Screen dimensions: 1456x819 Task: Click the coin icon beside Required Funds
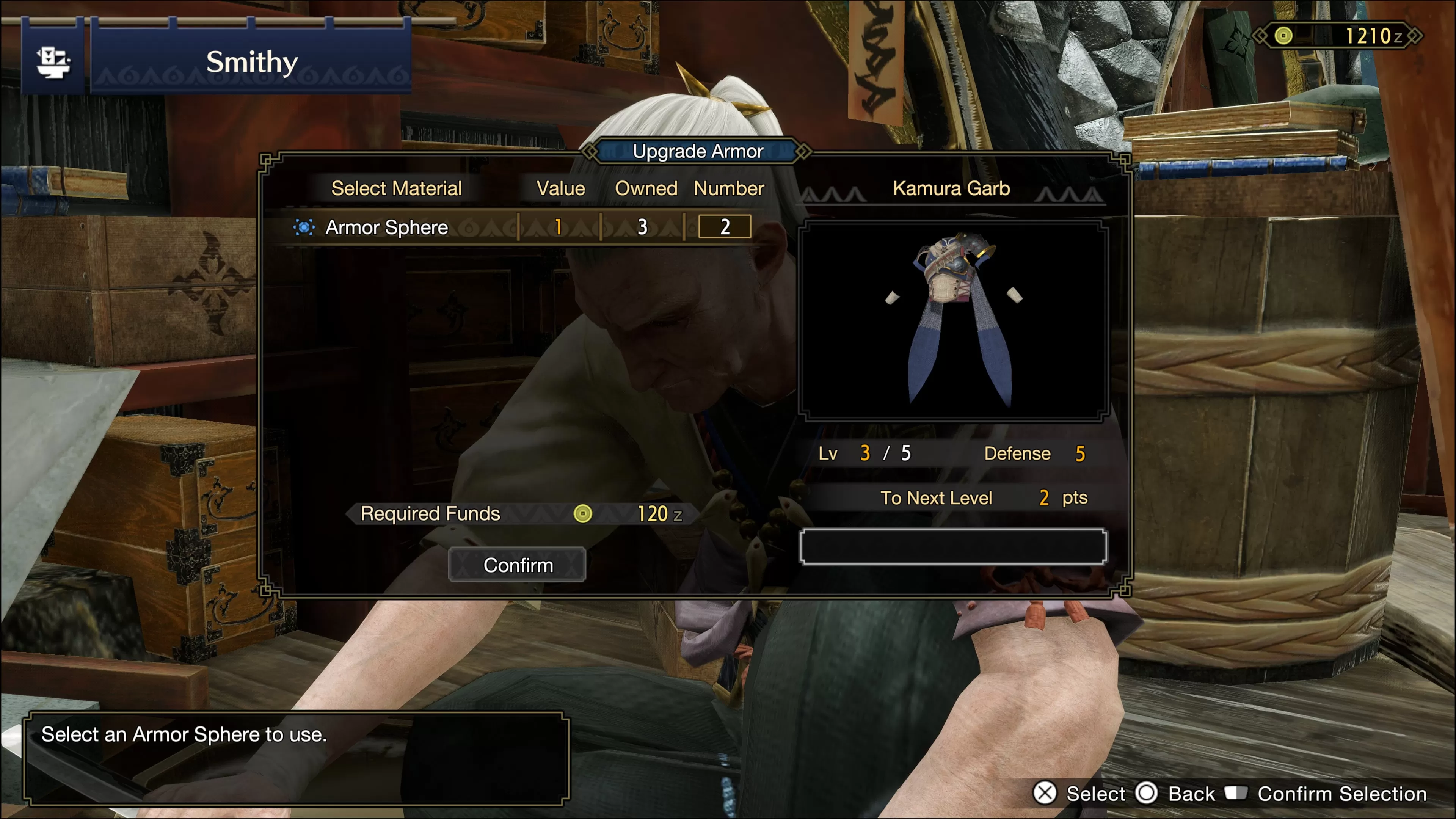click(x=583, y=514)
